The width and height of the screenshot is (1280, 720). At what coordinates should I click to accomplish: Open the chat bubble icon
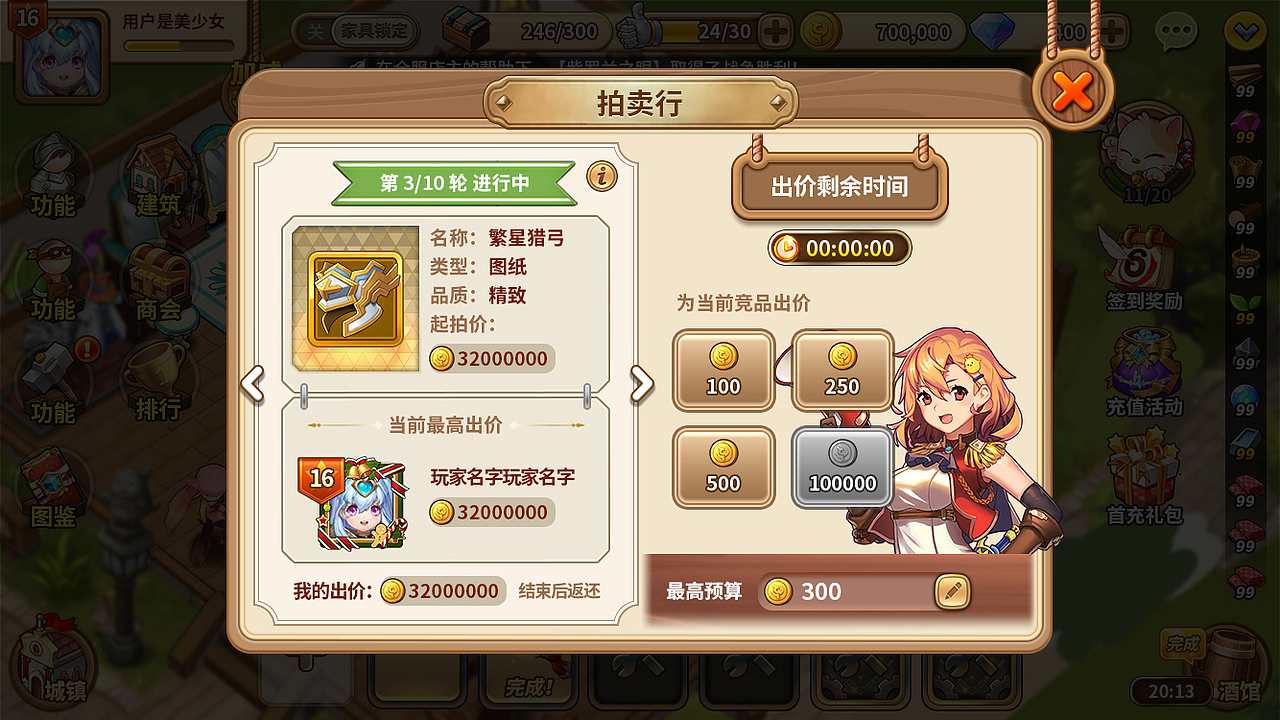(x=1176, y=30)
